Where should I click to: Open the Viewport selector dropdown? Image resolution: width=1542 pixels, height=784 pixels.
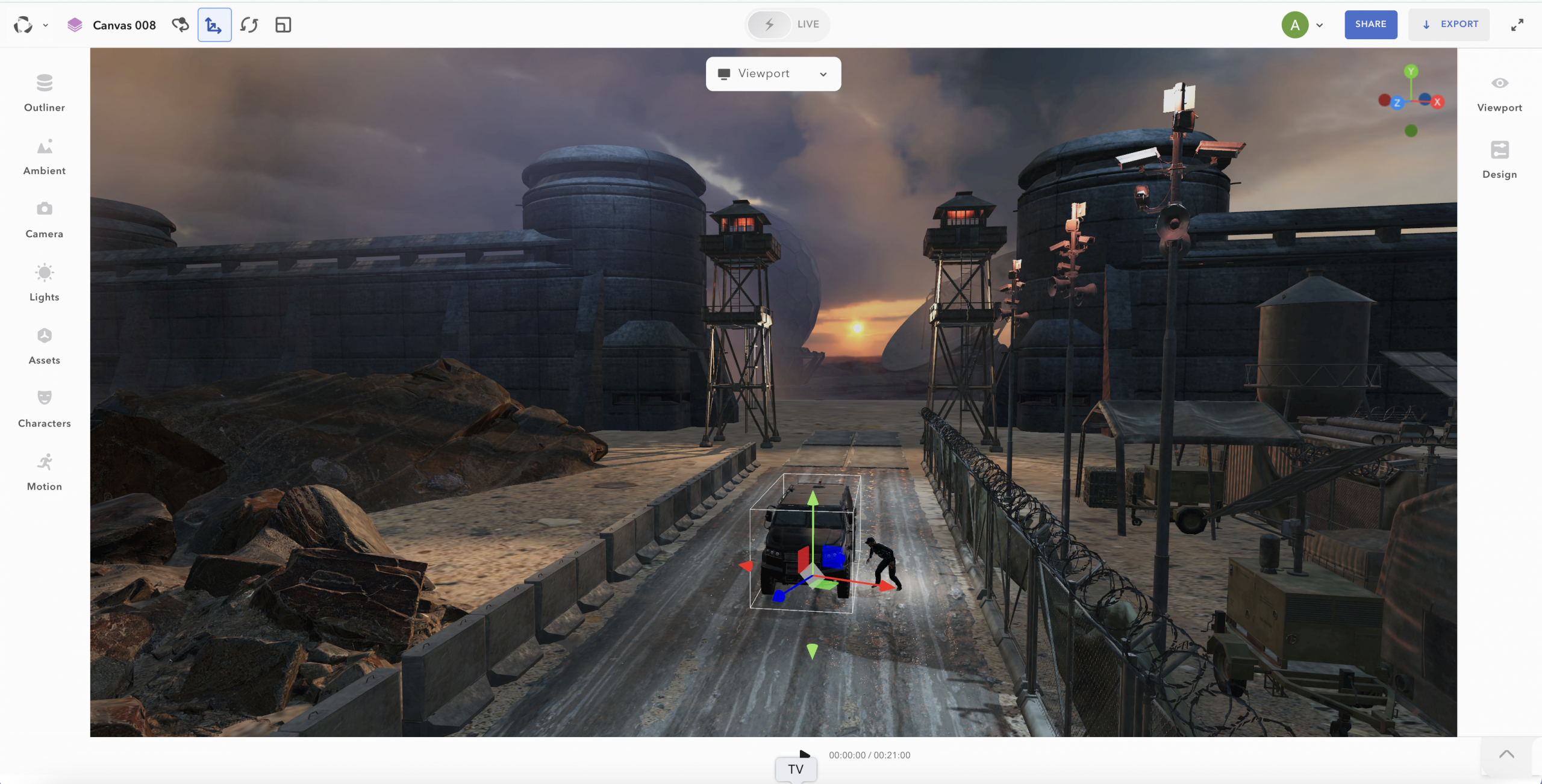(773, 73)
